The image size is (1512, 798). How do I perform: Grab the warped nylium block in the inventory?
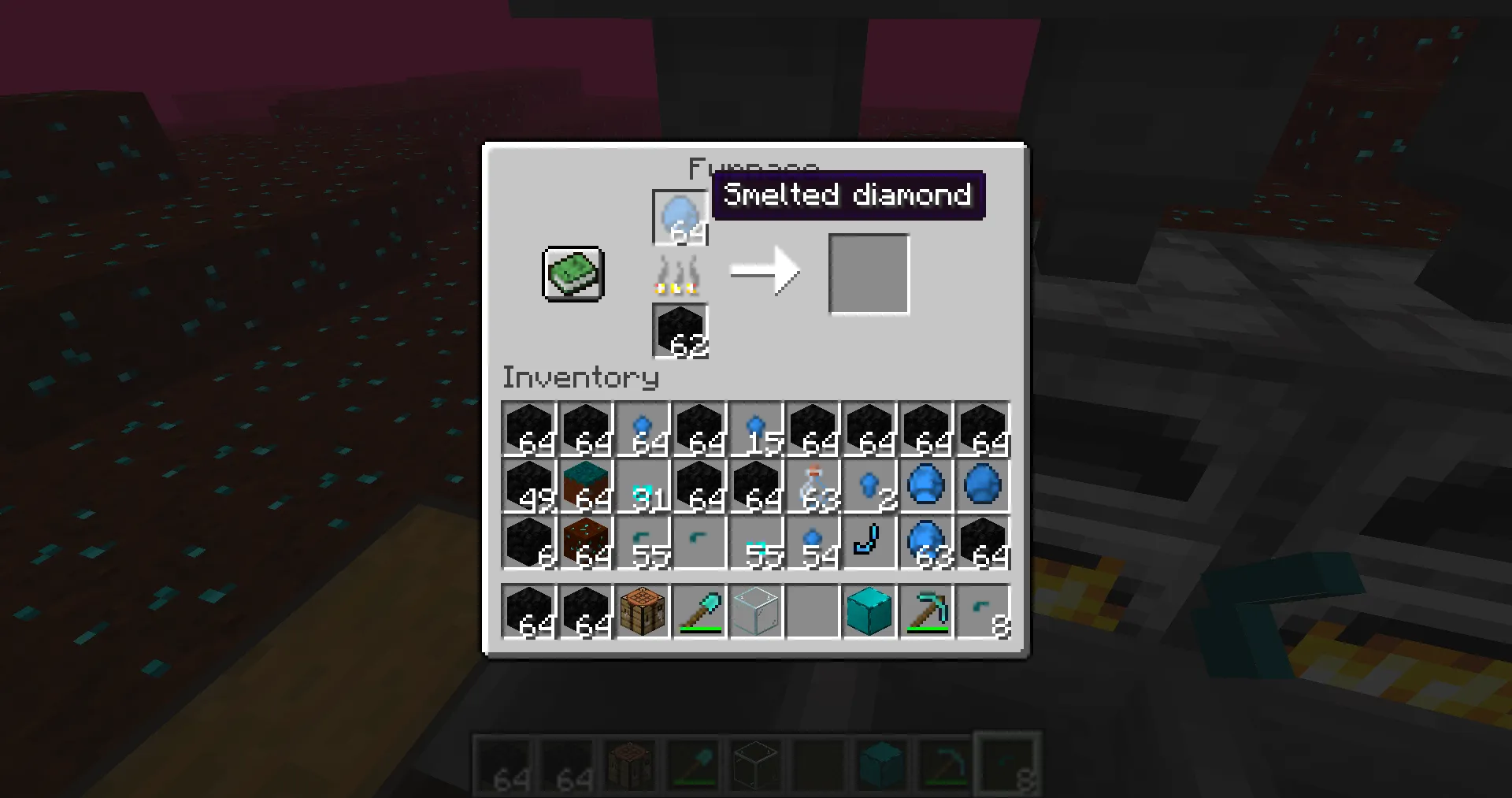pyautogui.click(x=585, y=484)
